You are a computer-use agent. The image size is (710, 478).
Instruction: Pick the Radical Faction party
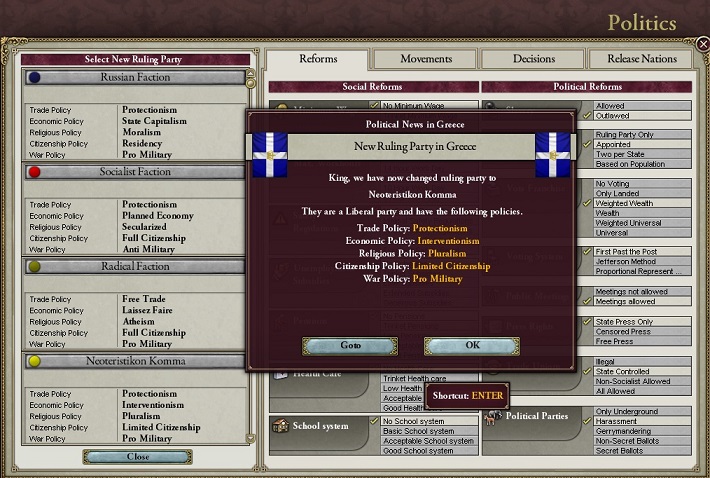coord(134,267)
